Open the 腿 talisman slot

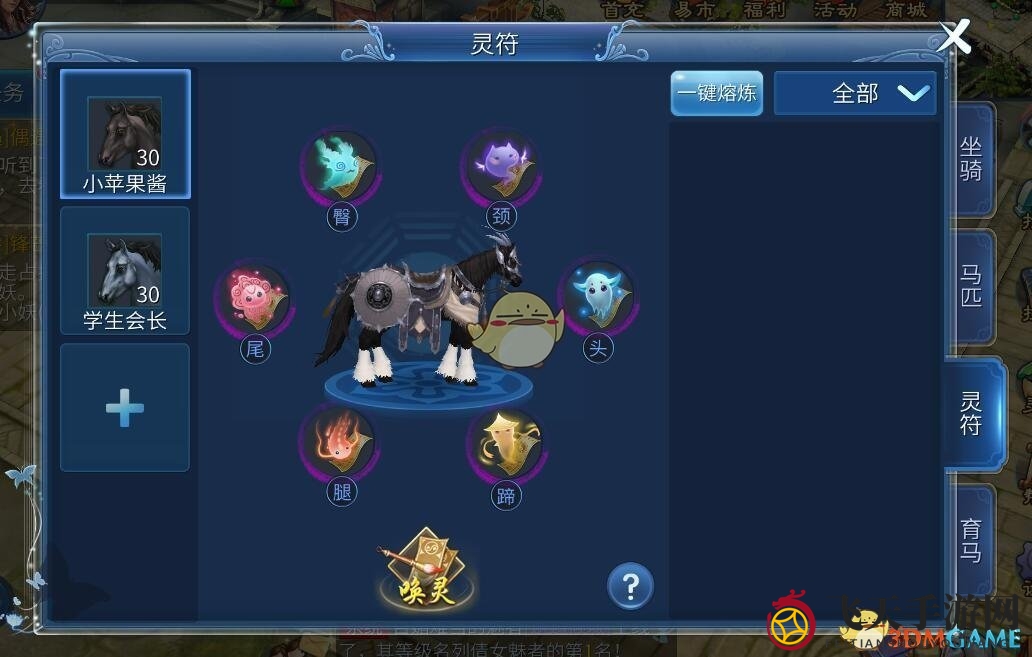click(340, 443)
